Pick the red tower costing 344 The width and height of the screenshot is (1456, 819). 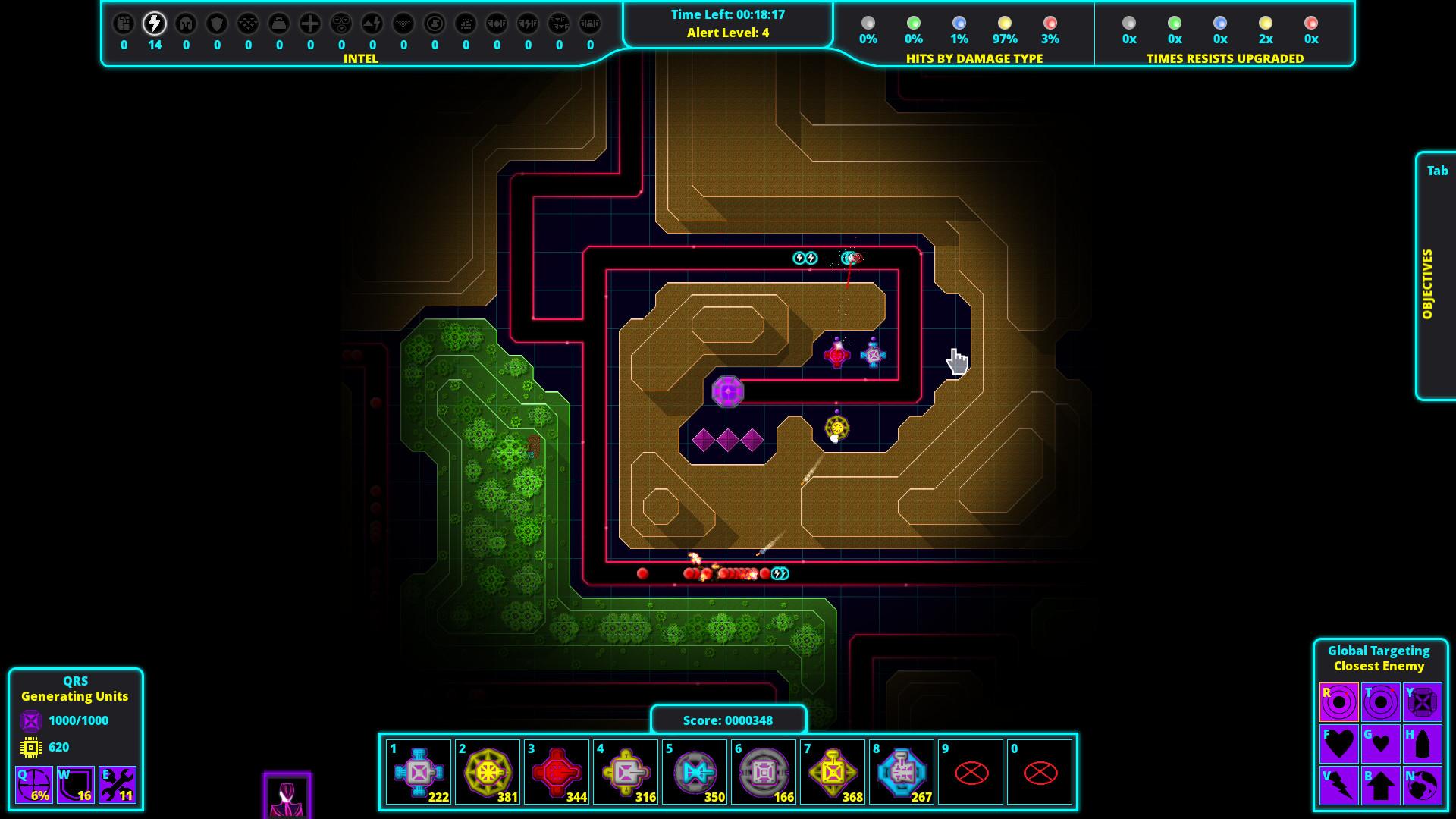[556, 772]
